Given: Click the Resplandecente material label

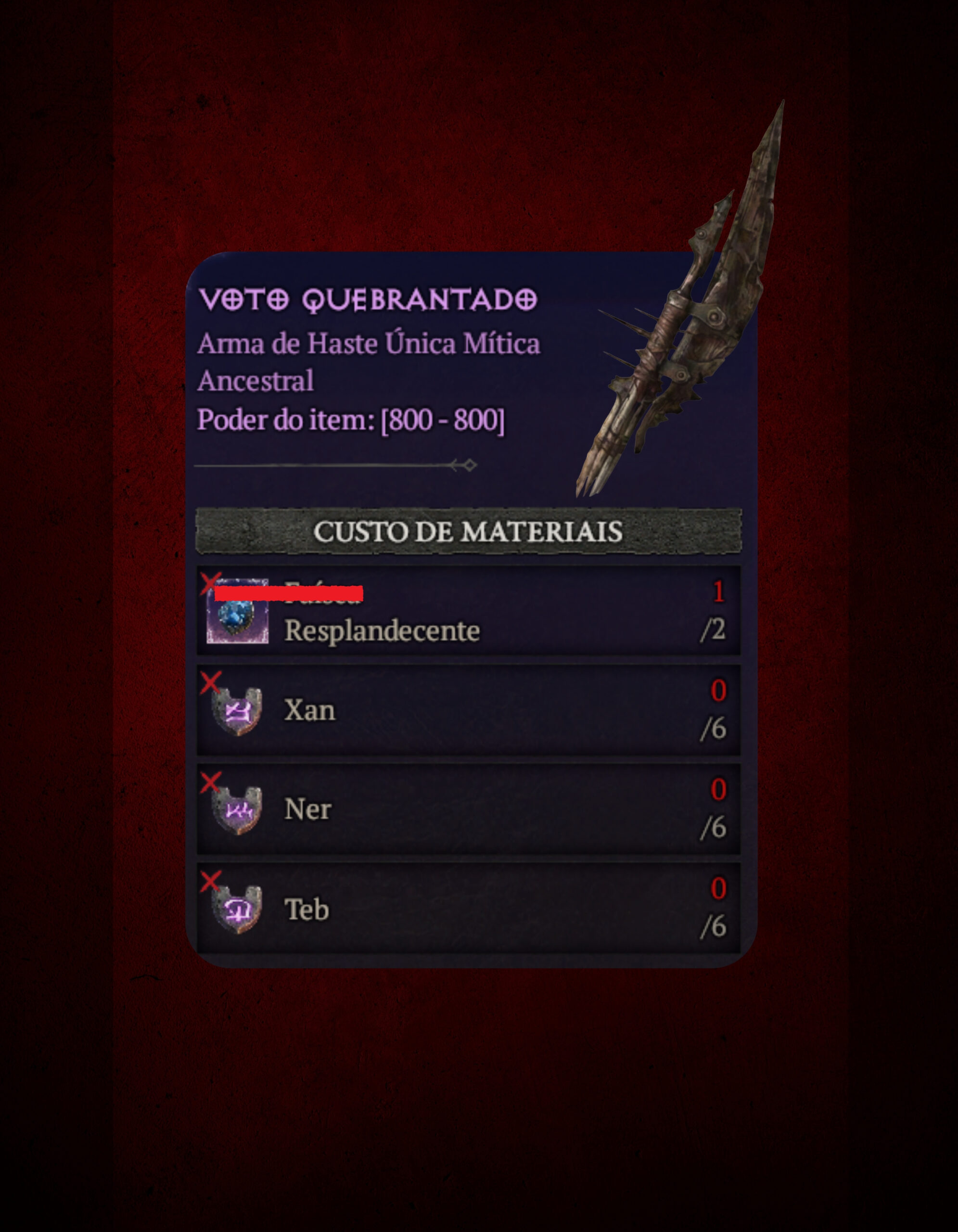Looking at the screenshot, I should [x=383, y=629].
